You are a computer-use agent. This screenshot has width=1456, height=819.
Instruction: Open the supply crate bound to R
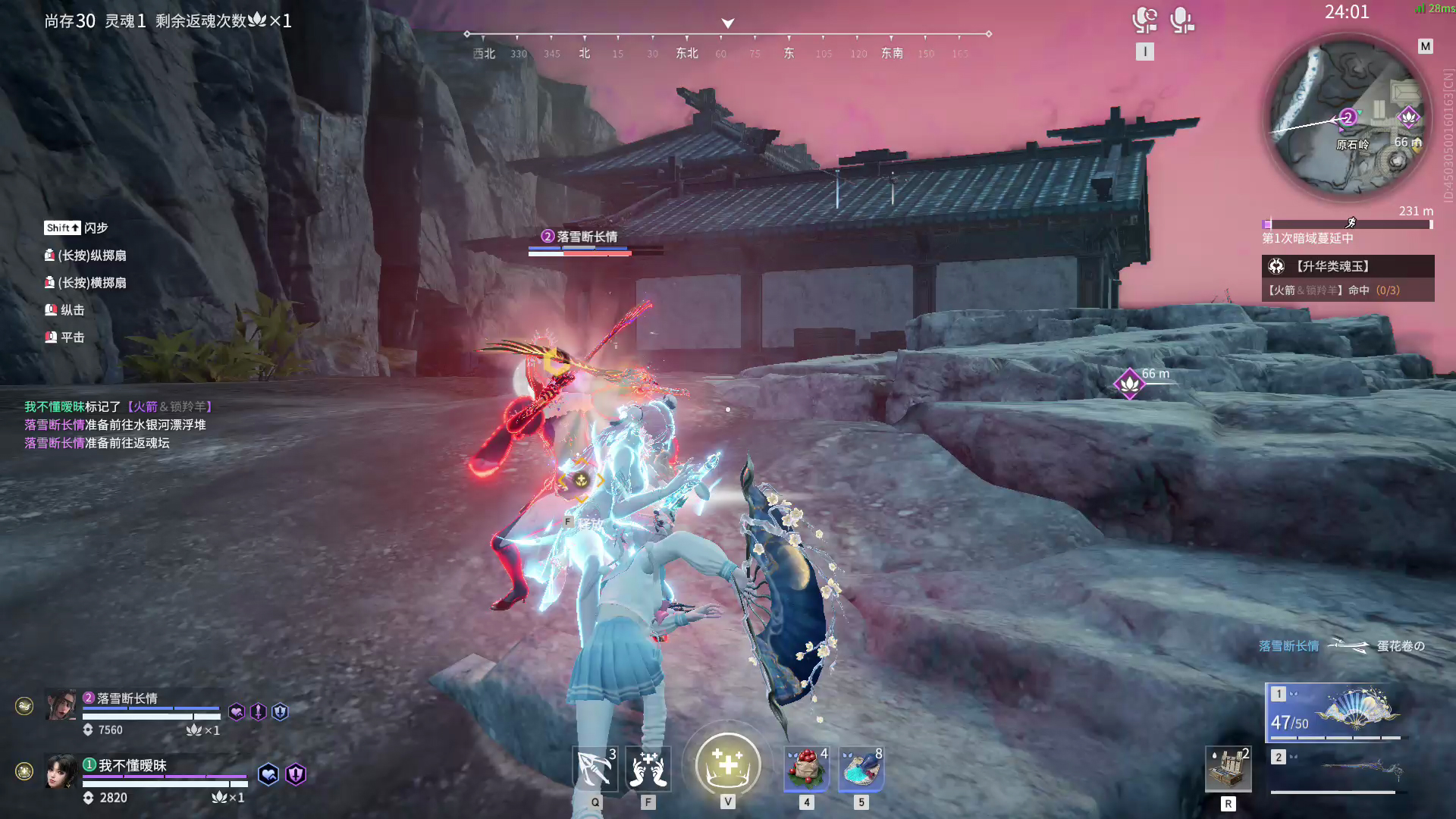1228,768
